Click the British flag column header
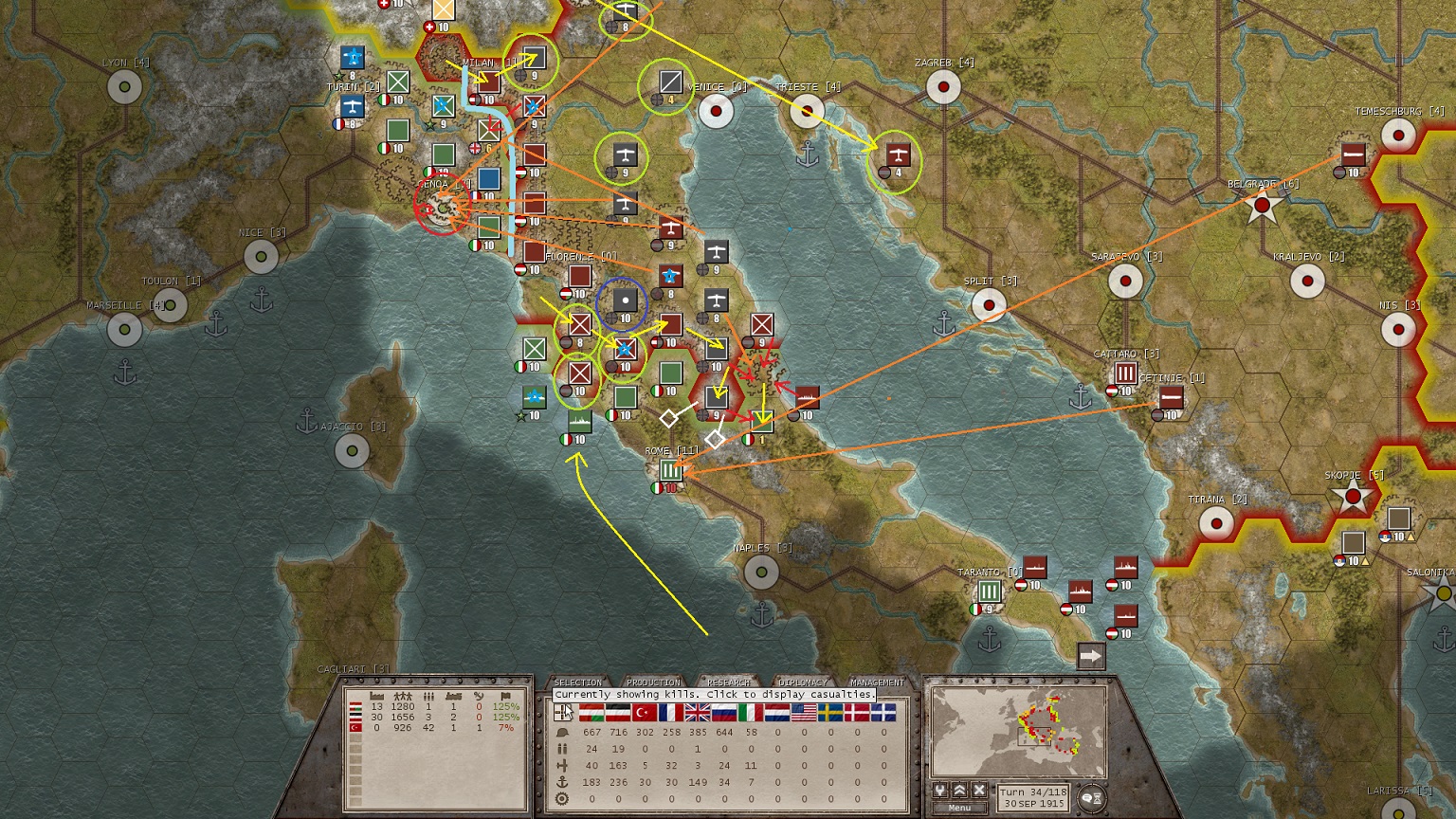Screen dimensions: 1456x819 point(696,713)
